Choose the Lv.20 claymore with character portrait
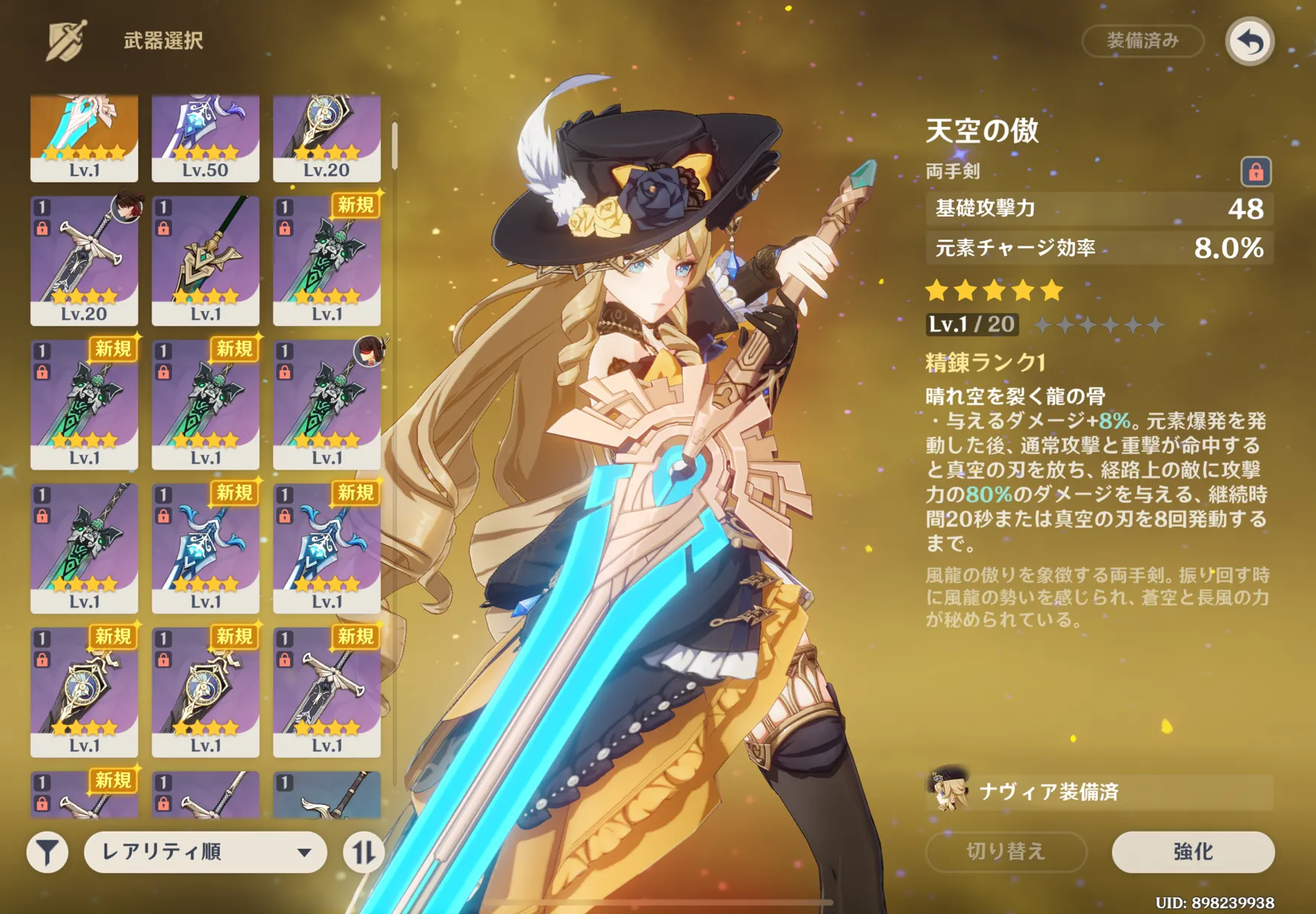This screenshot has width=1316, height=914. pyautogui.click(x=84, y=260)
